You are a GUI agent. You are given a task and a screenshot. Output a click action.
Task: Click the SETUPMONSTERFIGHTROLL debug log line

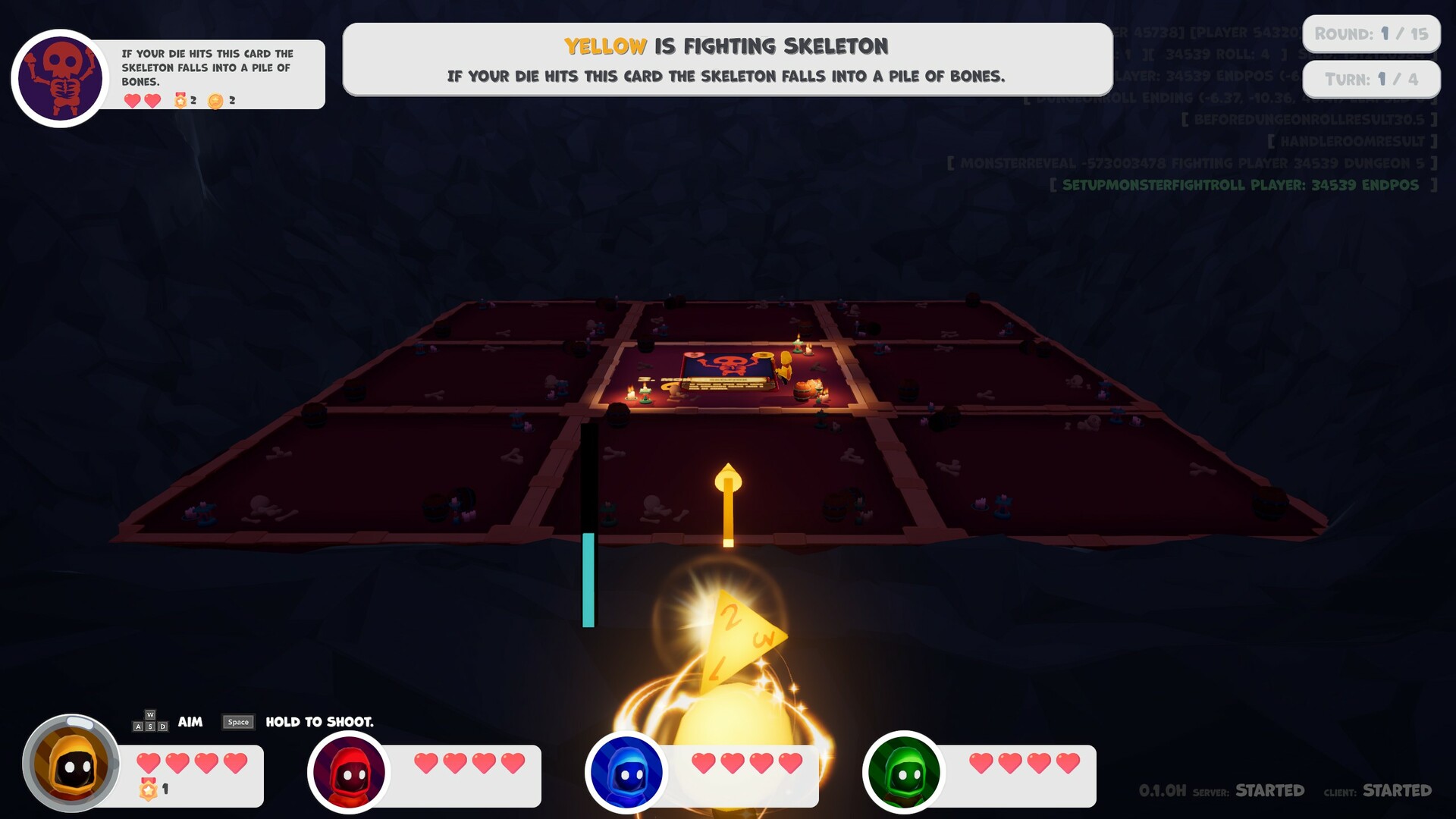pyautogui.click(x=1244, y=183)
